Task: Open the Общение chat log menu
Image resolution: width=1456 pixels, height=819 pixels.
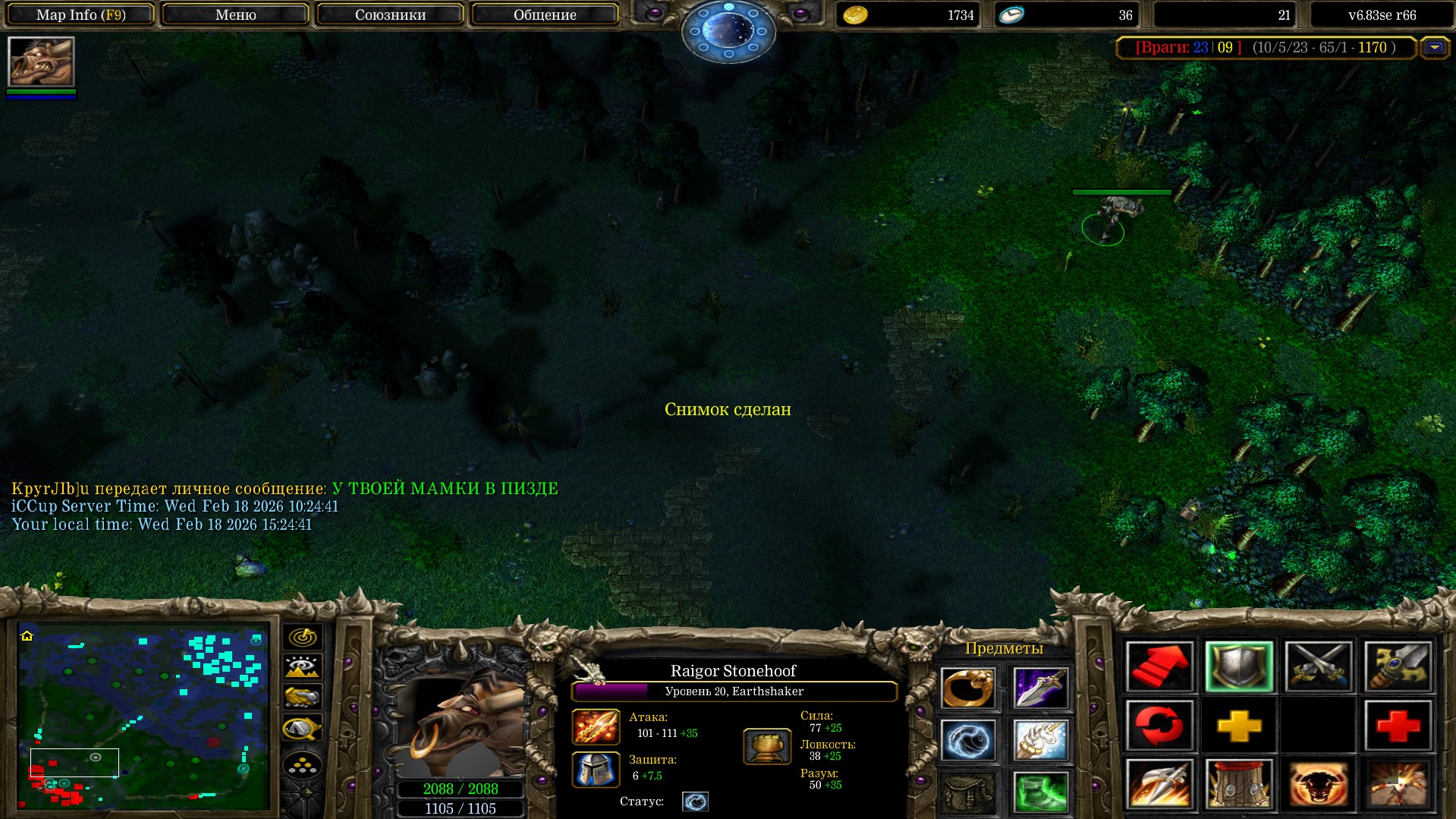Action: 544,14
